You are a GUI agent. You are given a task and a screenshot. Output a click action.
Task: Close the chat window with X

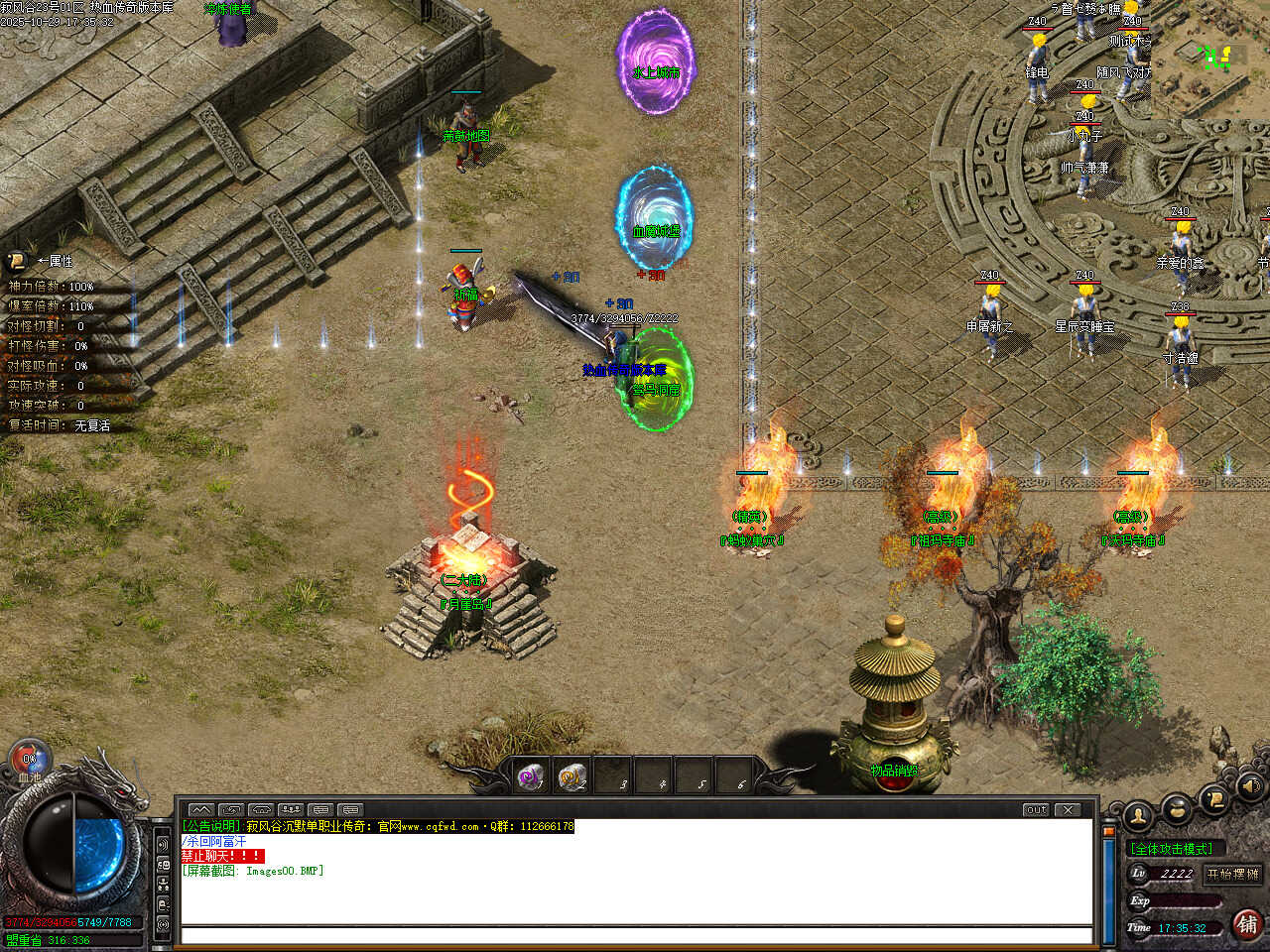click(x=1068, y=809)
